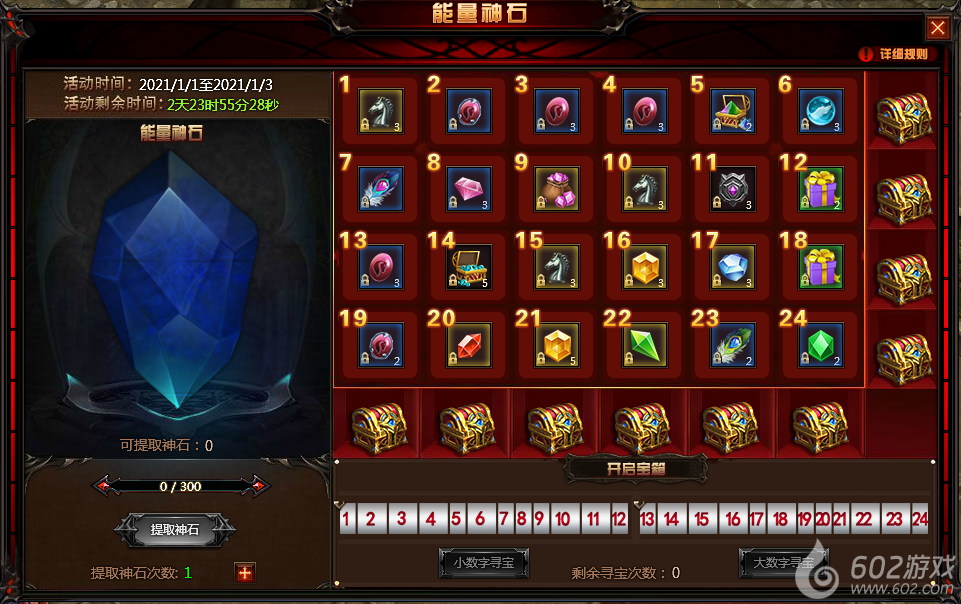Select reward slot 5 gem chest item
Image resolution: width=961 pixels, height=604 pixels.
click(733, 111)
